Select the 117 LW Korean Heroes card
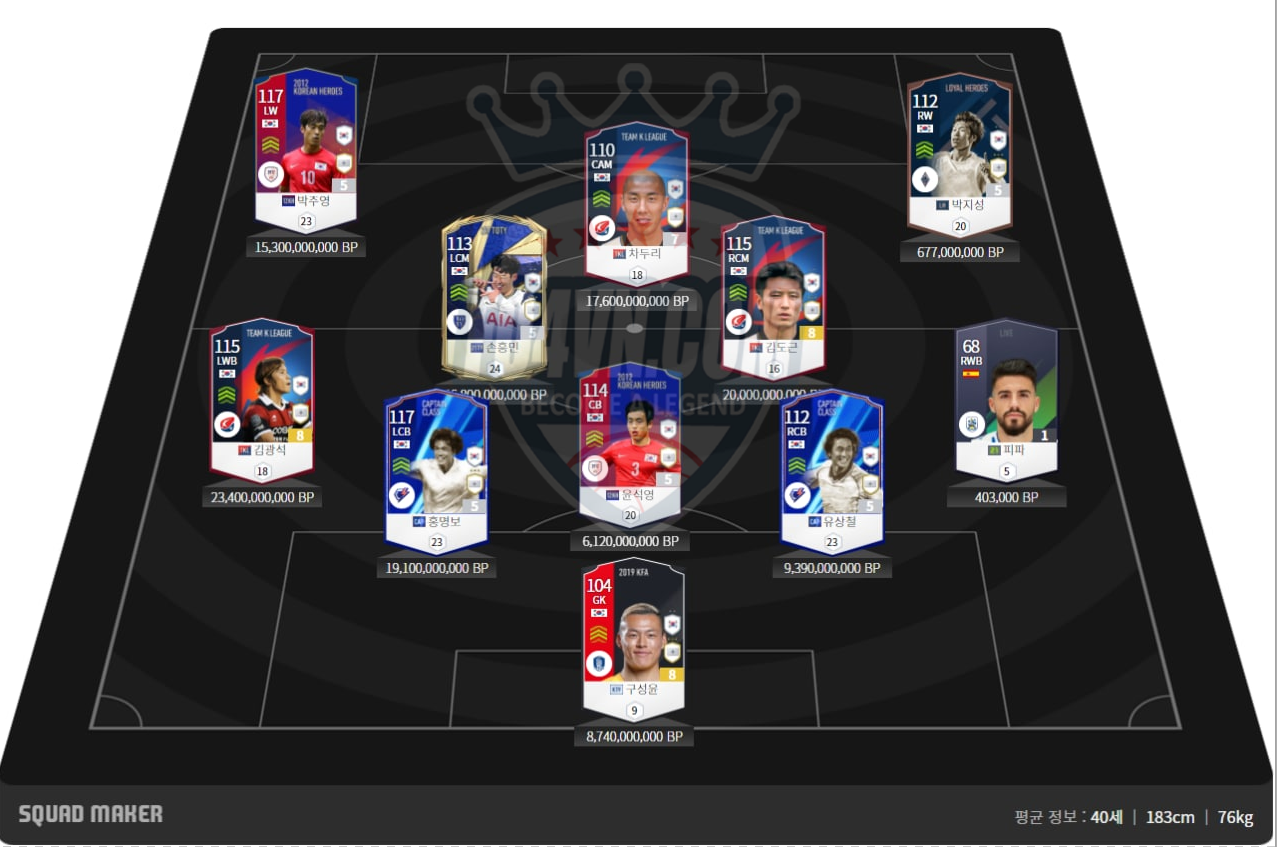The image size is (1277, 847). [305, 140]
